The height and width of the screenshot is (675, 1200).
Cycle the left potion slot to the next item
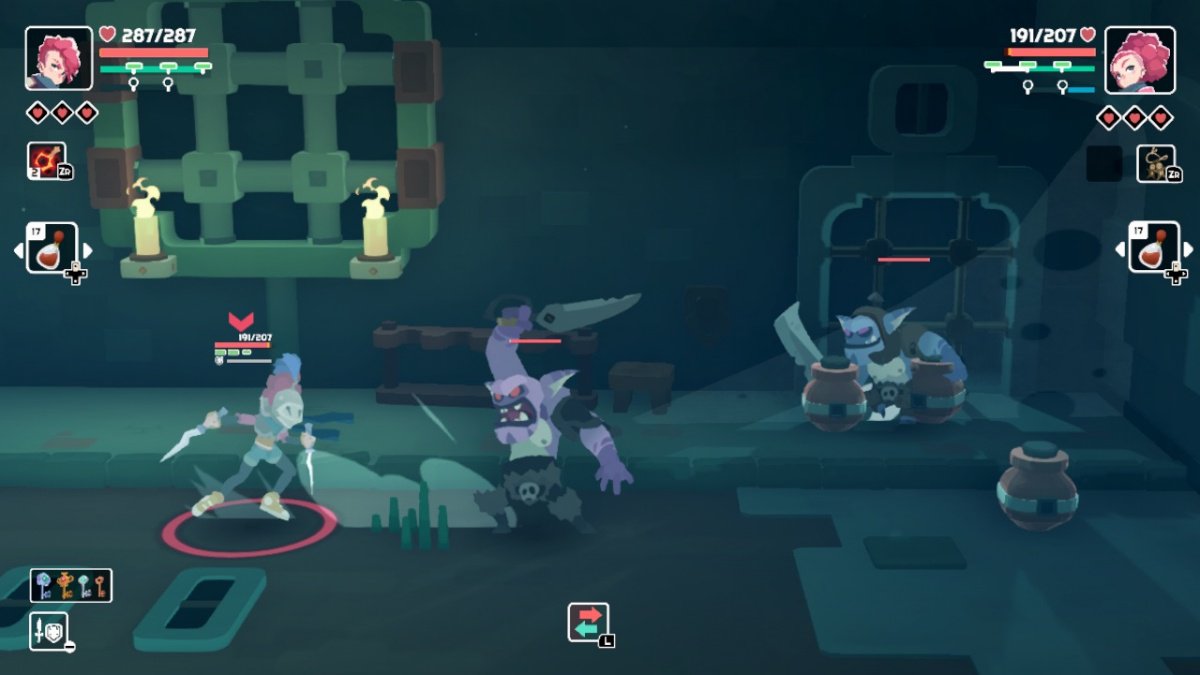tap(87, 250)
